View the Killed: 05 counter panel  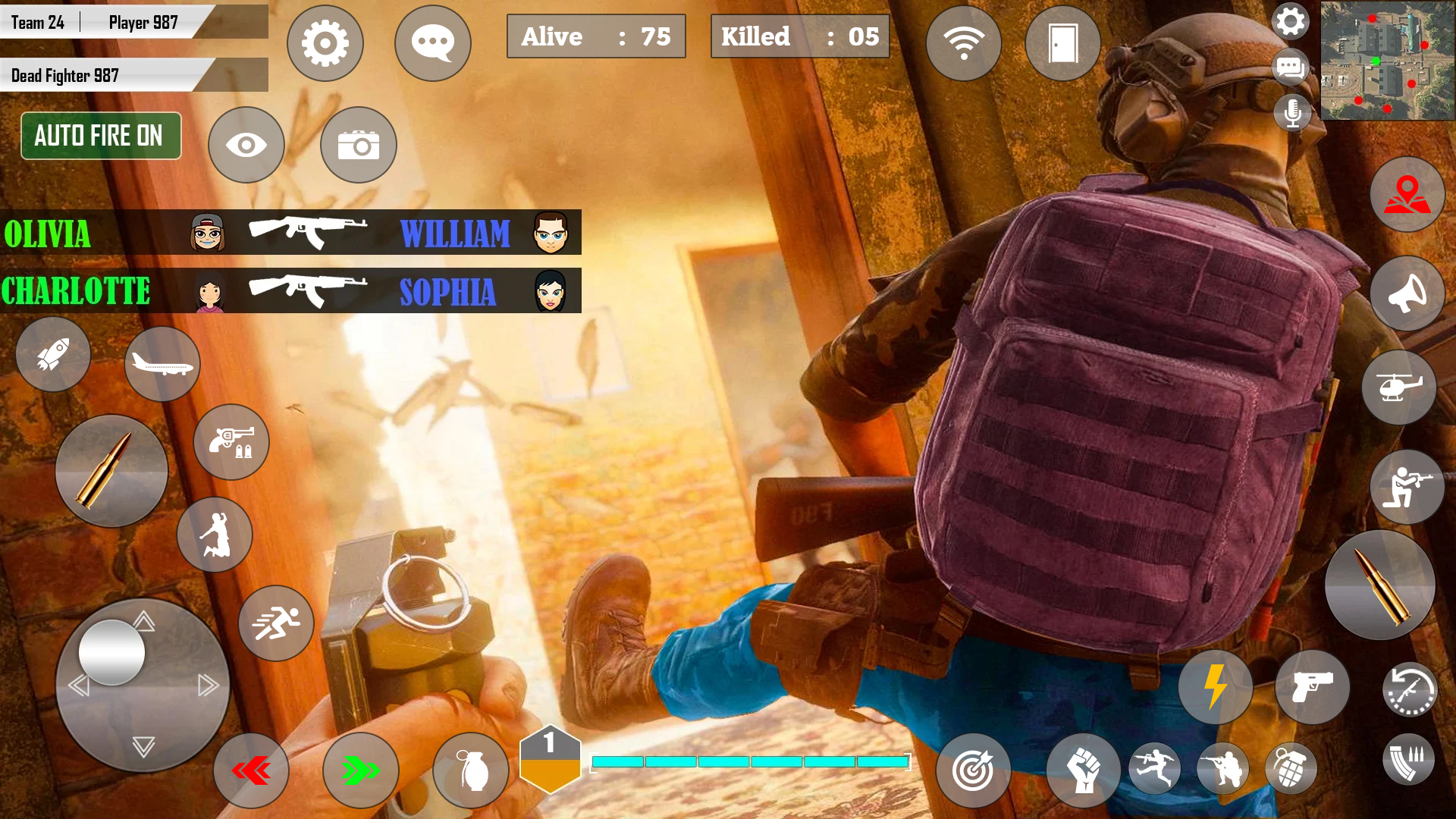coord(799,36)
